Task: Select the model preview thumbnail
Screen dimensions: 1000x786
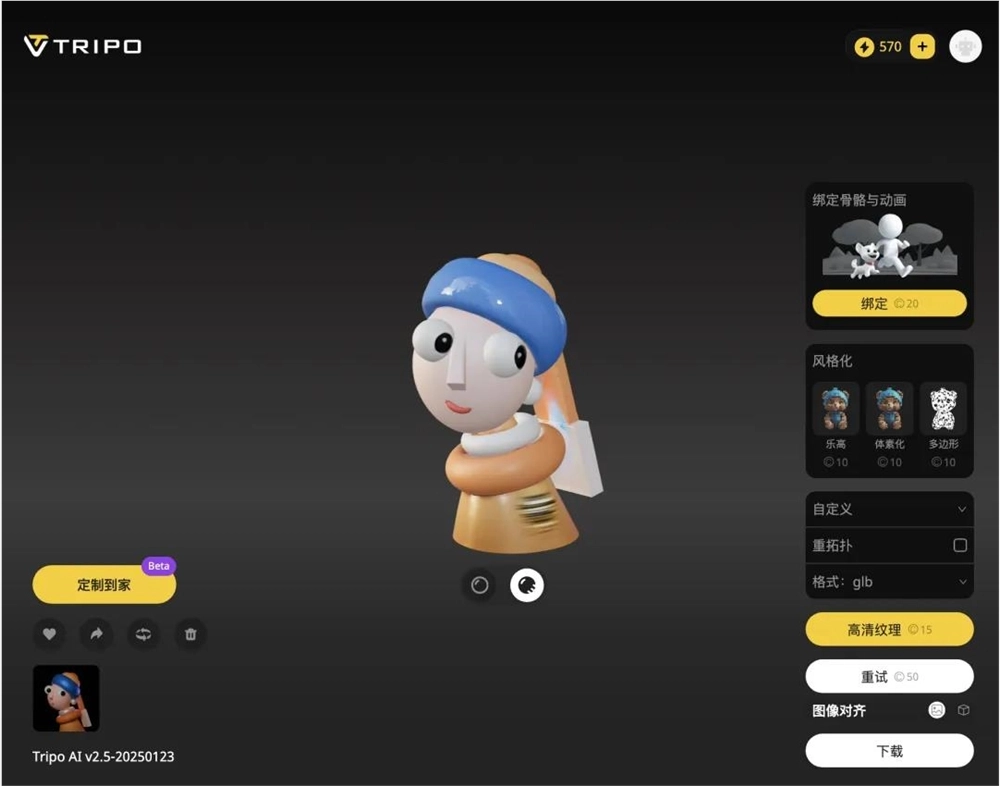Action: coord(66,698)
